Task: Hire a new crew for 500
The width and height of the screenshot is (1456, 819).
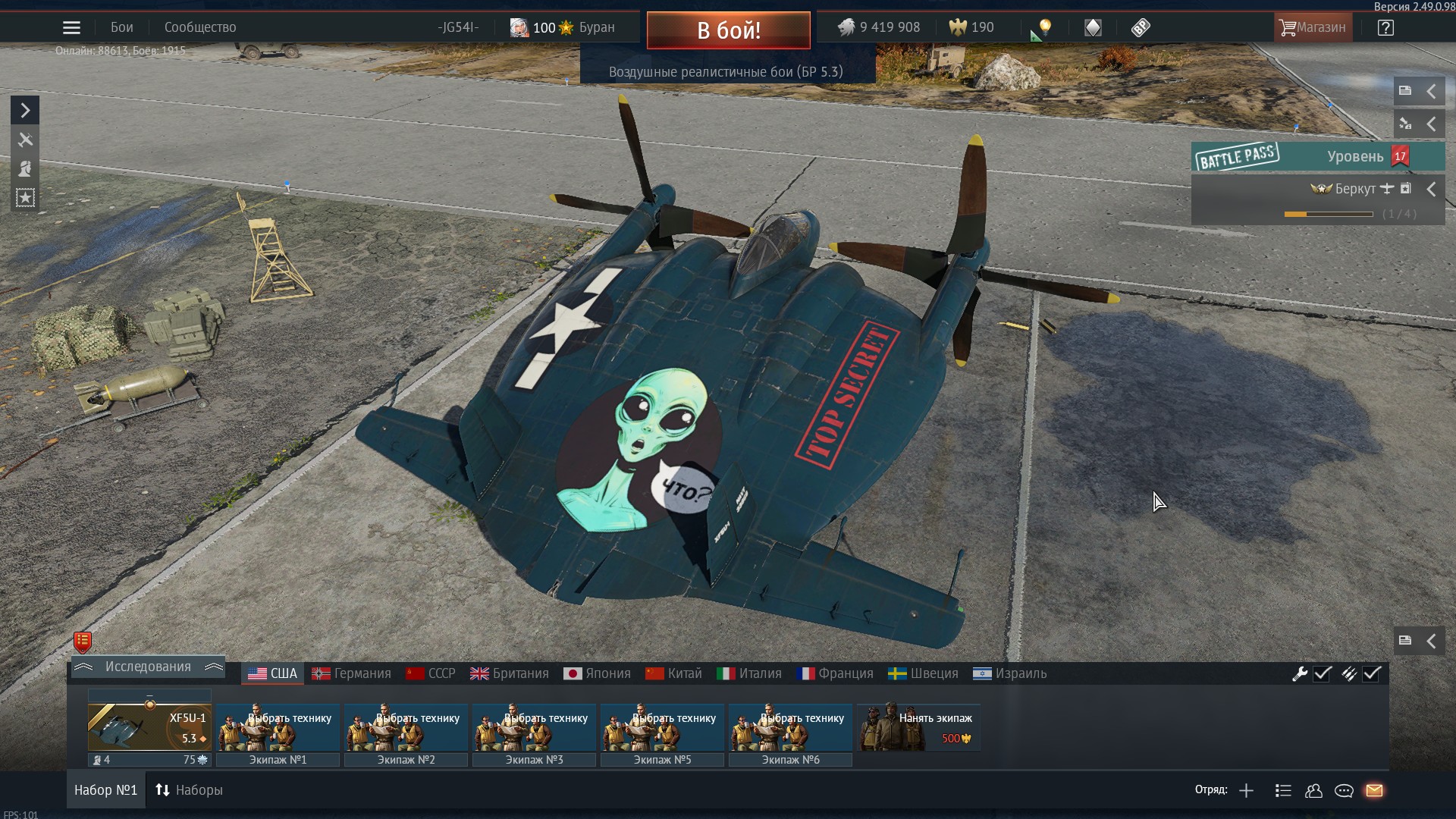Action: coord(918,727)
